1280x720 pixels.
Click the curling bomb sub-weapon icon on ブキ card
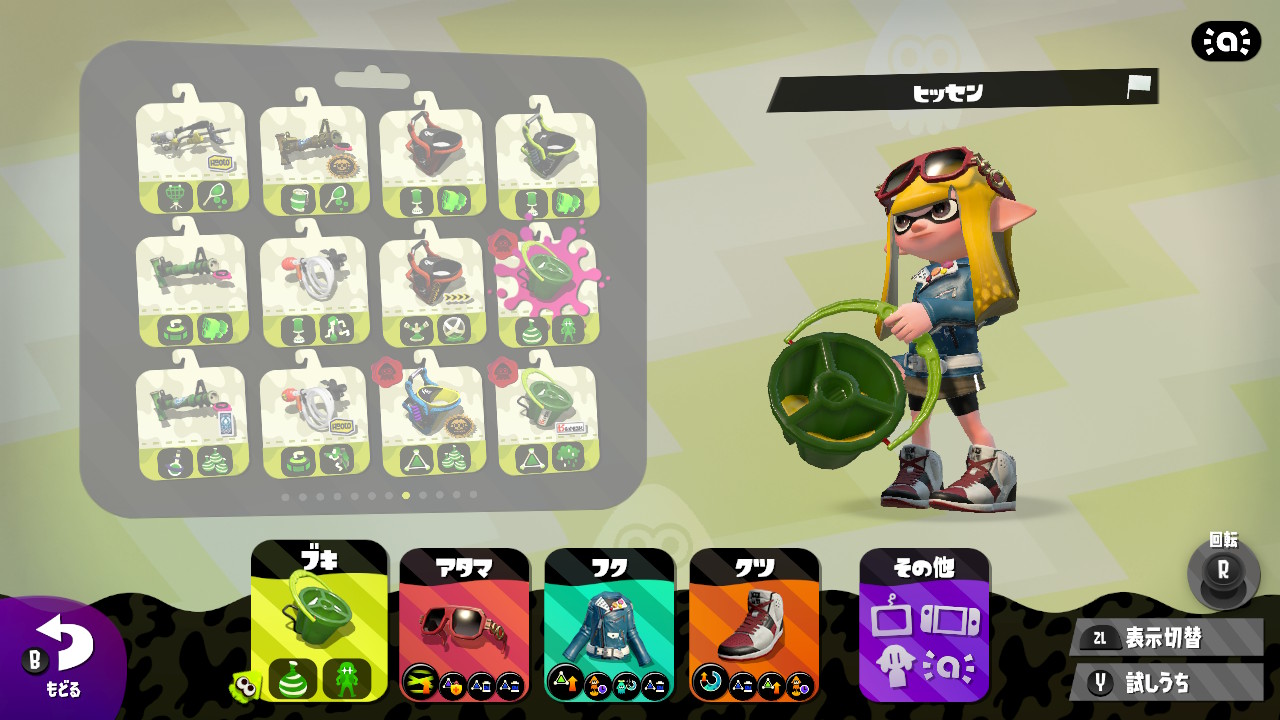point(293,678)
